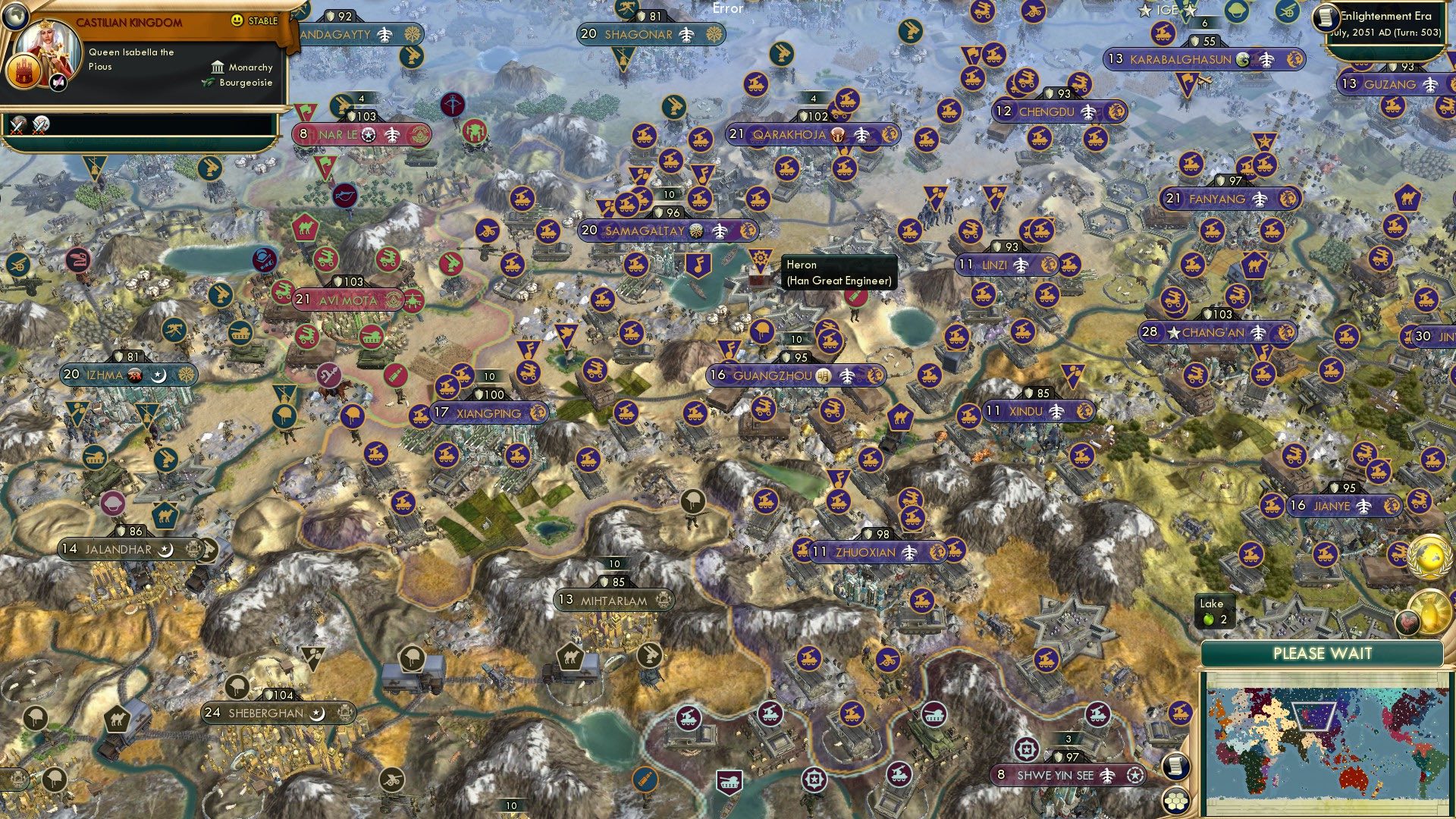1456x819 pixels.
Task: Click a crossed-swords war notification icon
Action: click(18, 128)
